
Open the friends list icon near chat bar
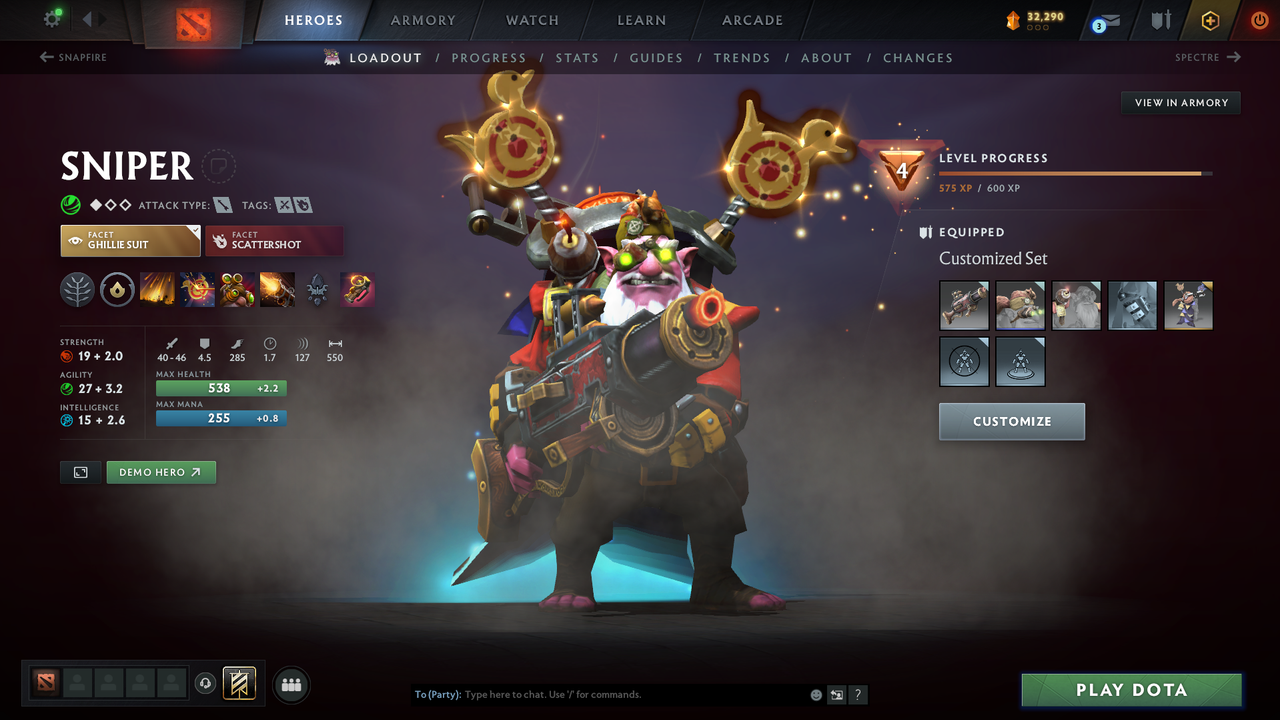point(290,684)
